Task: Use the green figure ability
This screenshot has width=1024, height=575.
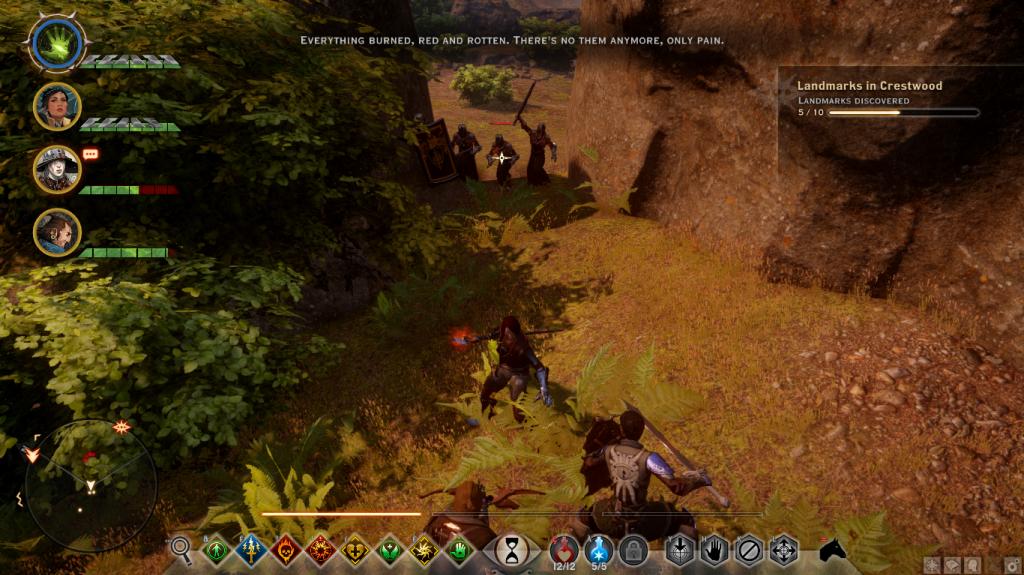Action: tap(215, 549)
